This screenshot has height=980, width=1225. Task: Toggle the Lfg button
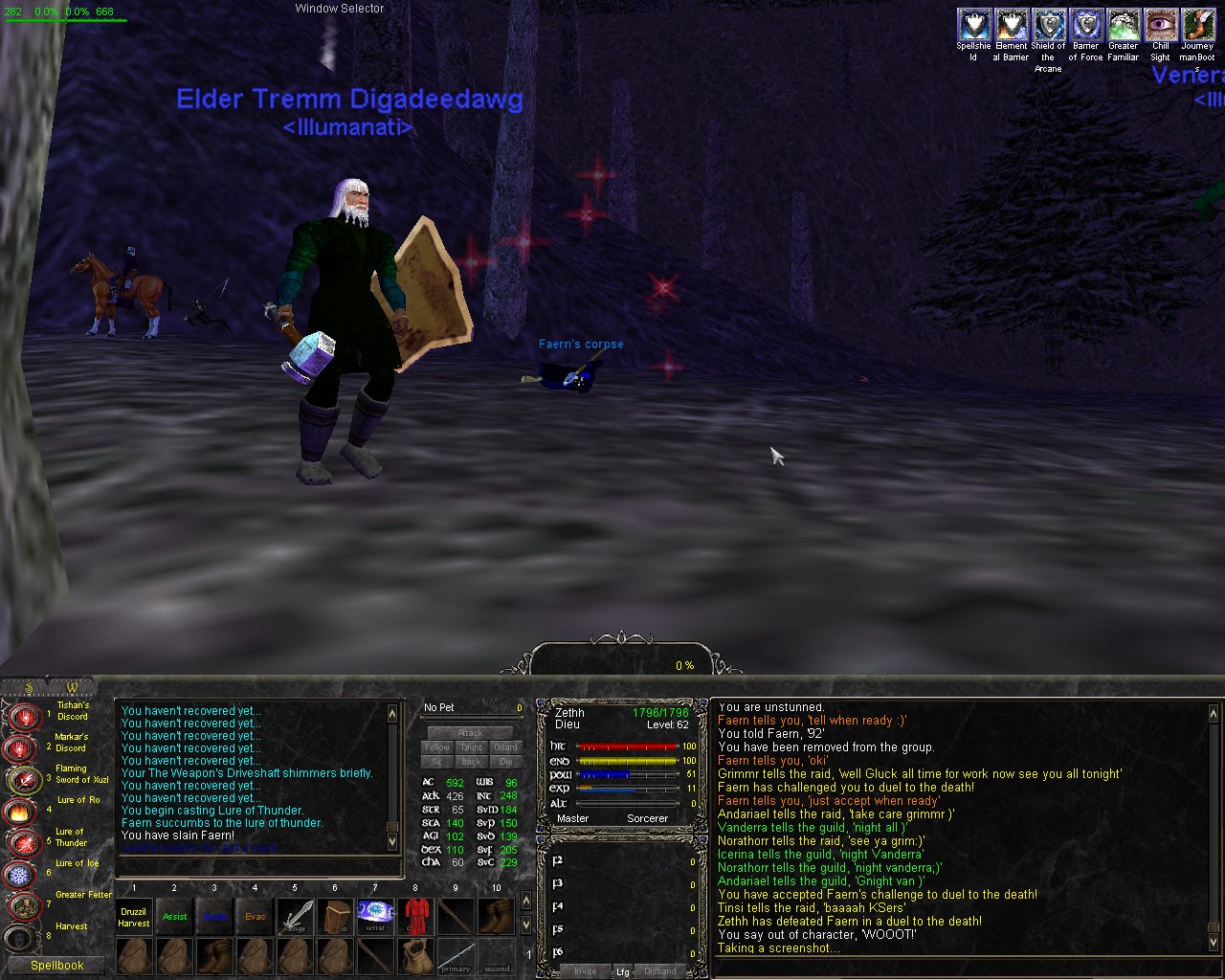(x=622, y=971)
